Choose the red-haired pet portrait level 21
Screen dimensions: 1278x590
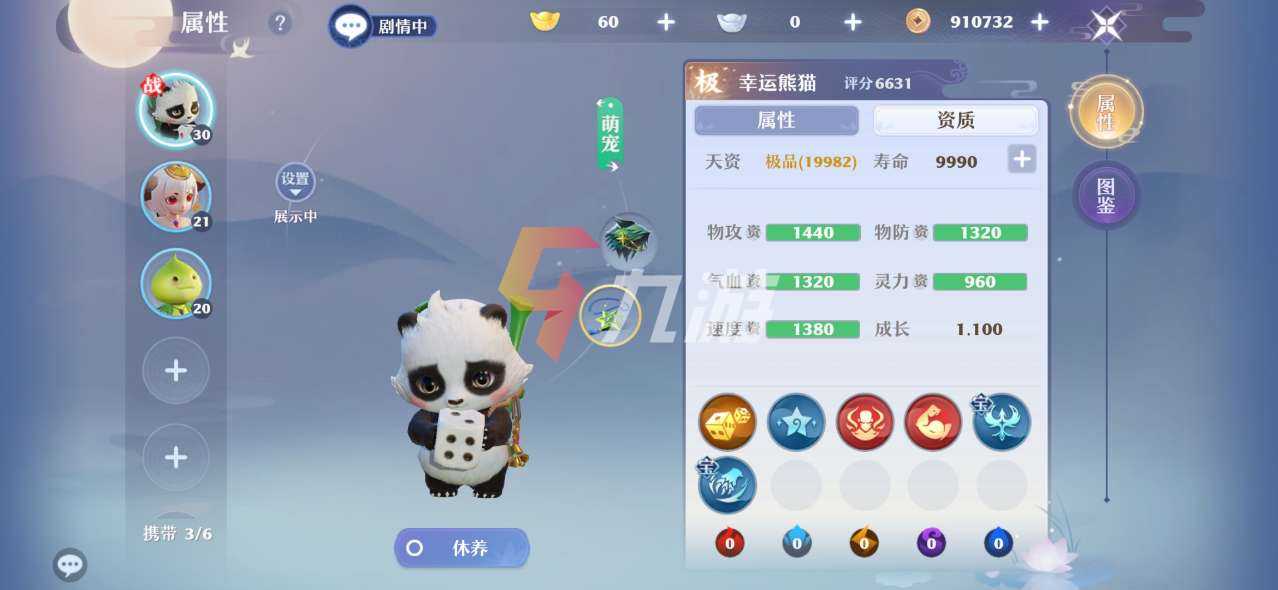pos(176,196)
